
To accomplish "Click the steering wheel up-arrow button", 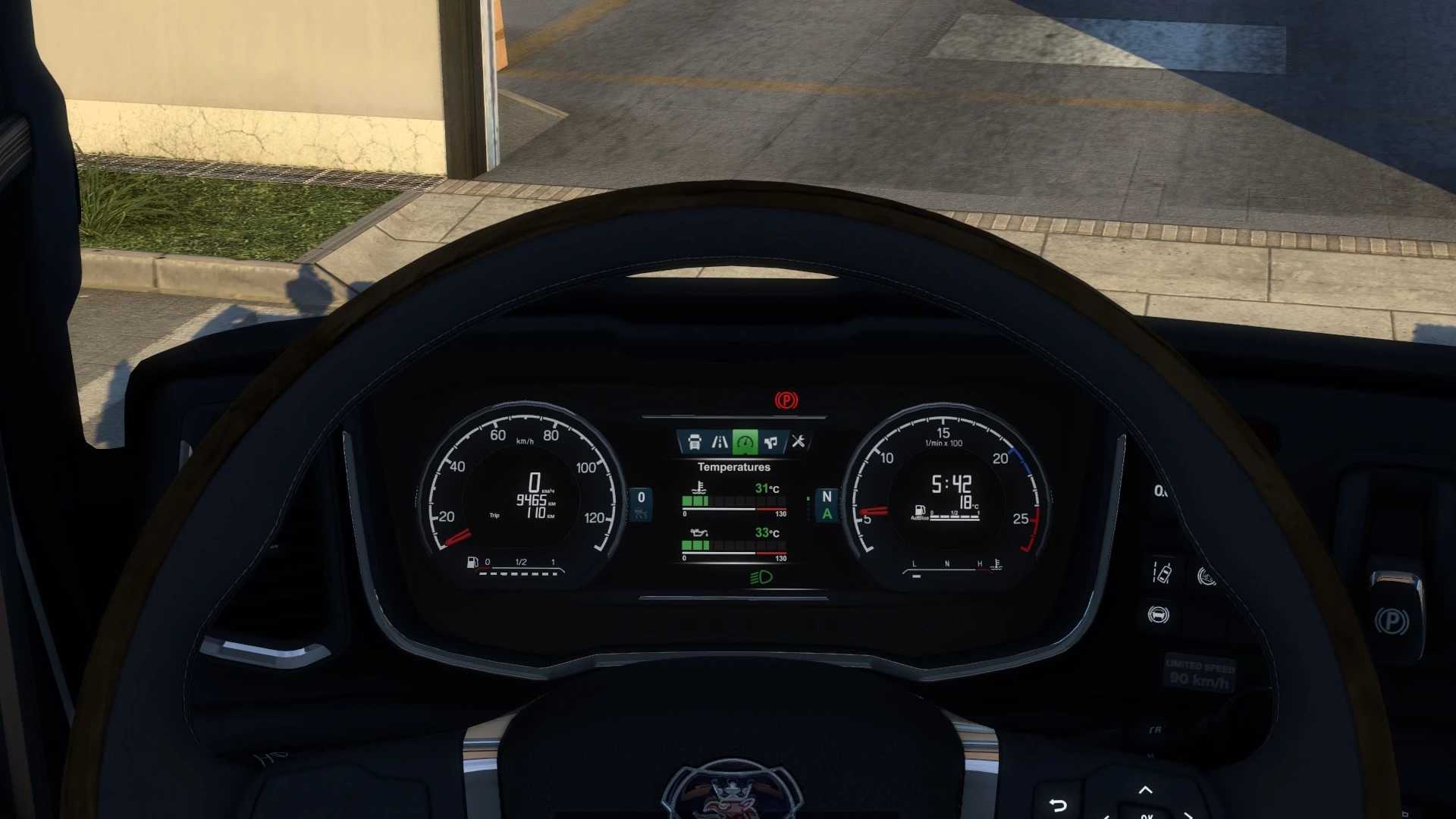I will (1145, 790).
